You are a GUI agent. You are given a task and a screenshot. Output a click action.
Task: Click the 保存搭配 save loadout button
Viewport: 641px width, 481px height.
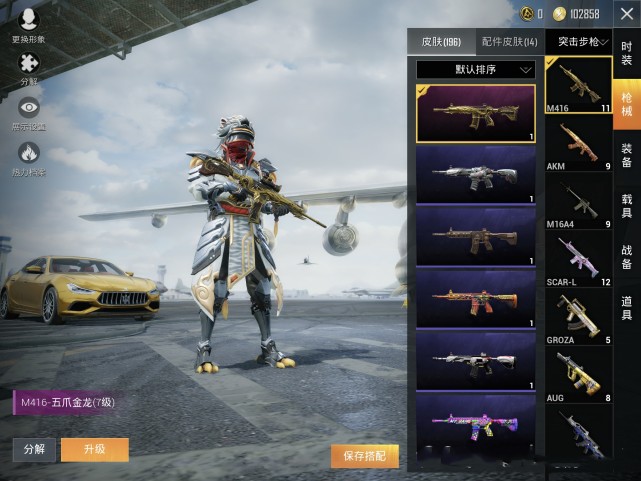(365, 456)
